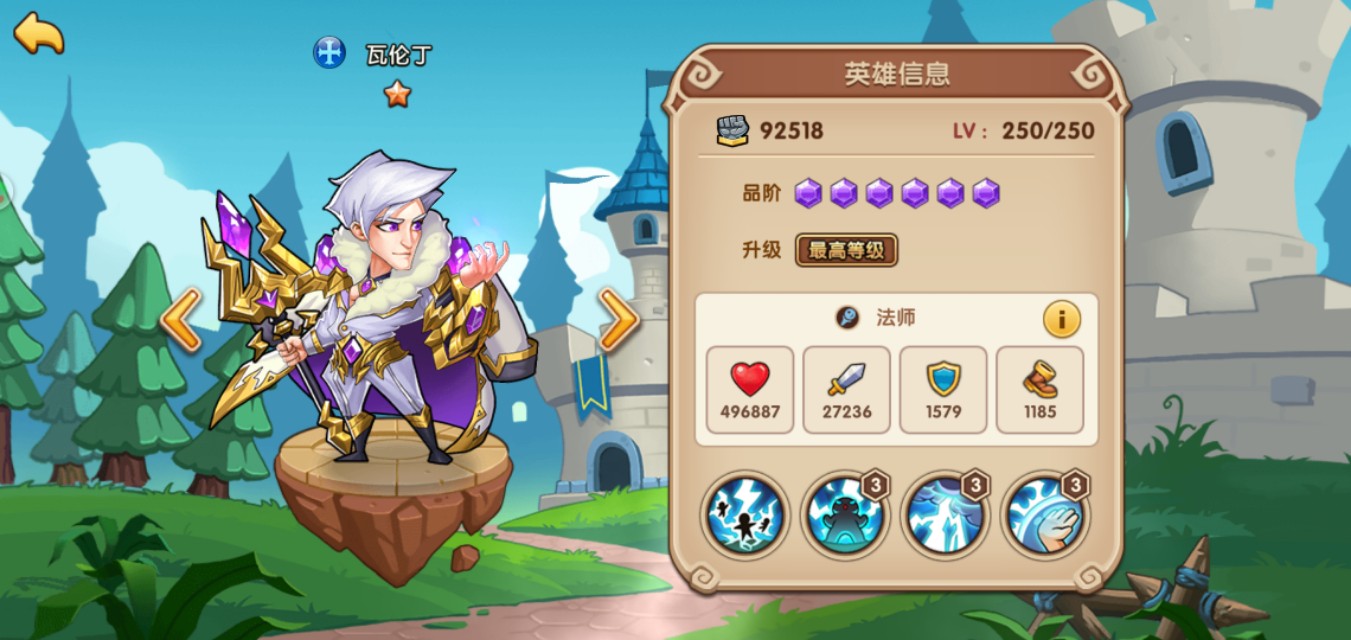Tap the 法师 class icon
Viewport: 1351px width, 640px height.
pos(848,318)
